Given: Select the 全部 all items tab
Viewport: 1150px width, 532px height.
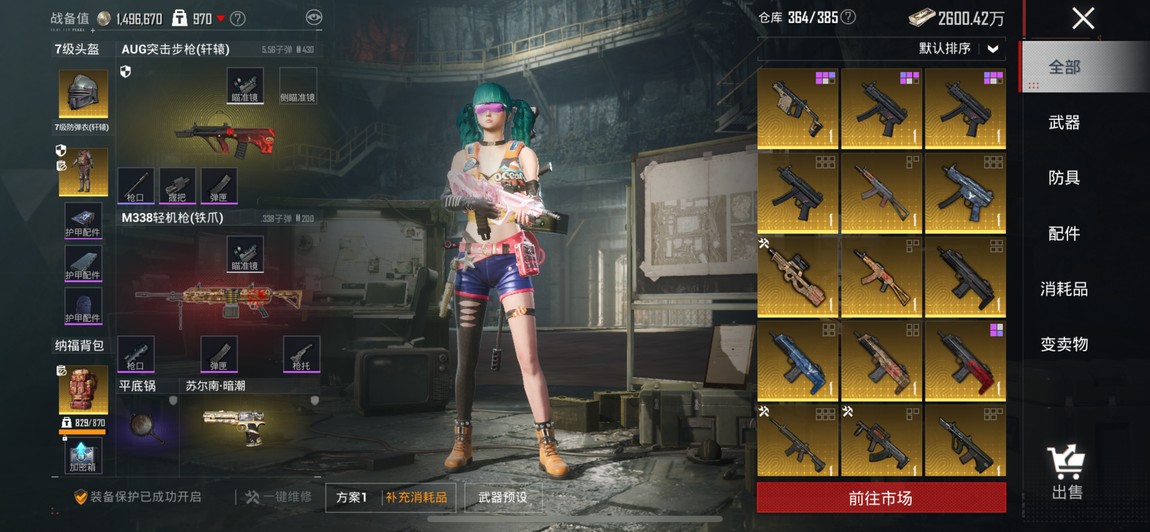Looking at the screenshot, I should click(1064, 67).
